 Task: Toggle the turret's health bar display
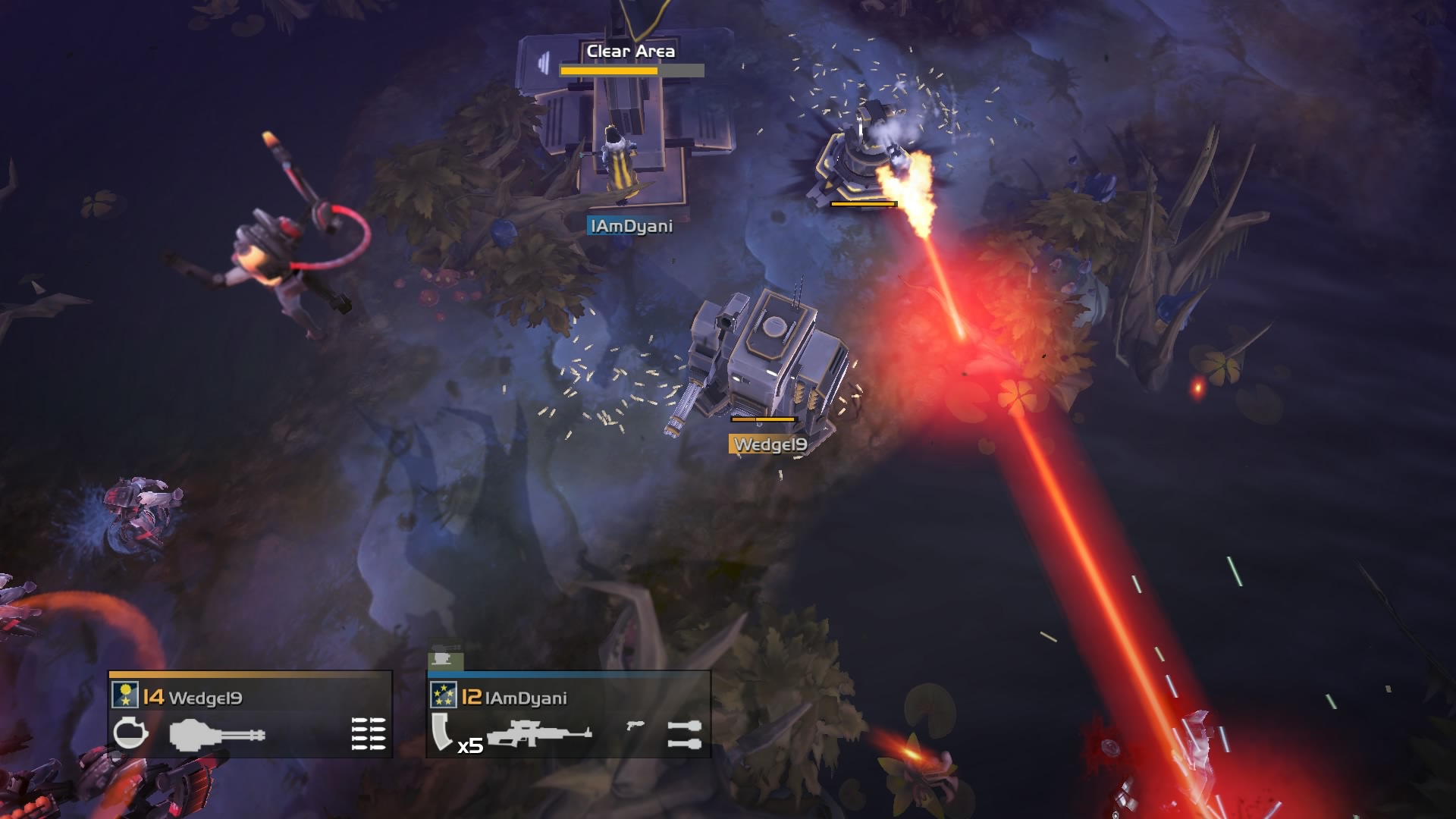[861, 203]
